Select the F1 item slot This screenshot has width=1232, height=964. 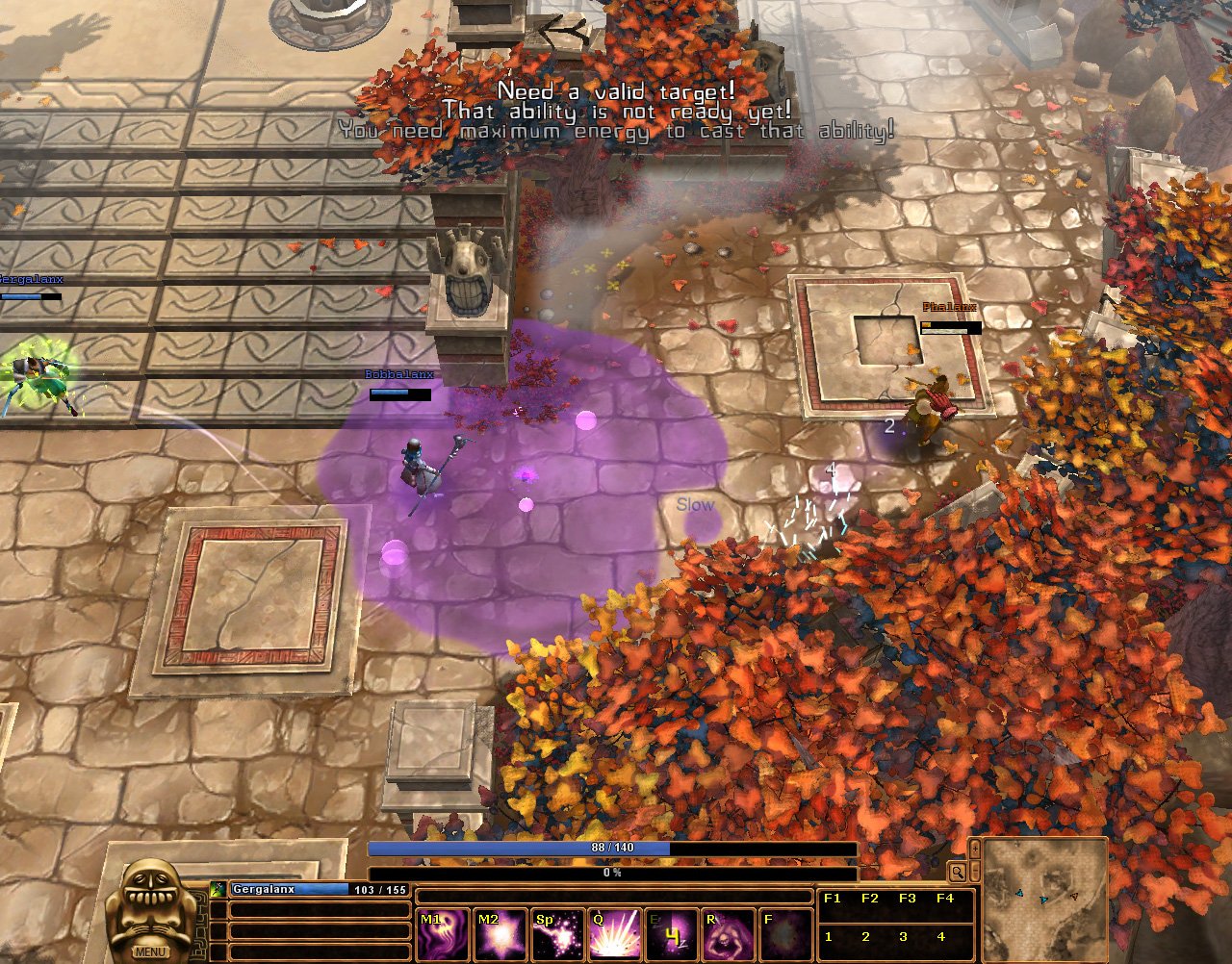[x=833, y=899]
